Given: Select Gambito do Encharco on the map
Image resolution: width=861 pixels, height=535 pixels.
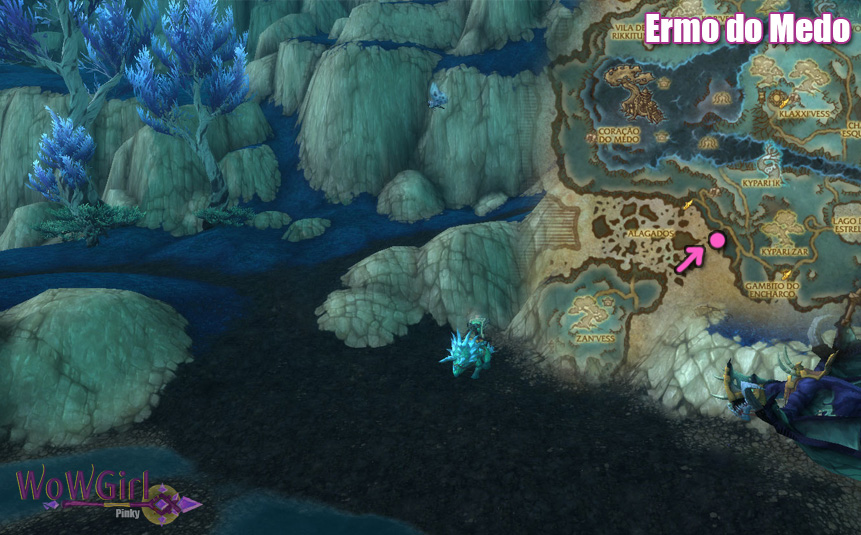Looking at the screenshot, I should coord(771,289).
